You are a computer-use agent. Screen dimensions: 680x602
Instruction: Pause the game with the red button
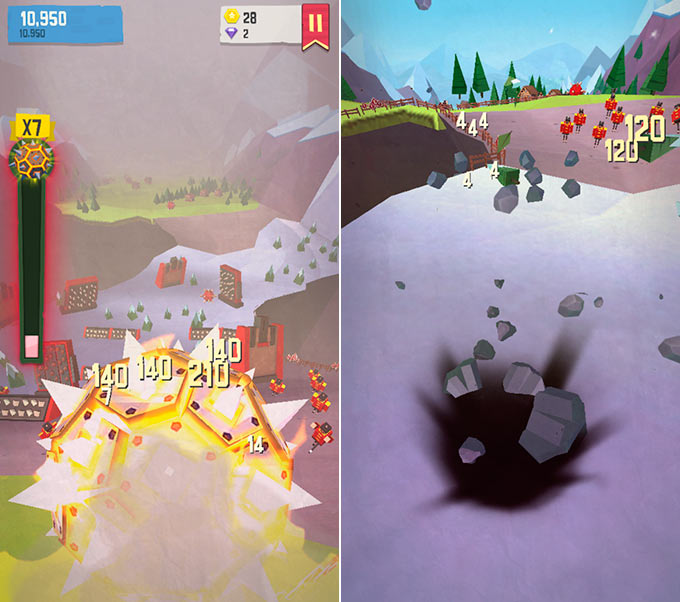316,24
